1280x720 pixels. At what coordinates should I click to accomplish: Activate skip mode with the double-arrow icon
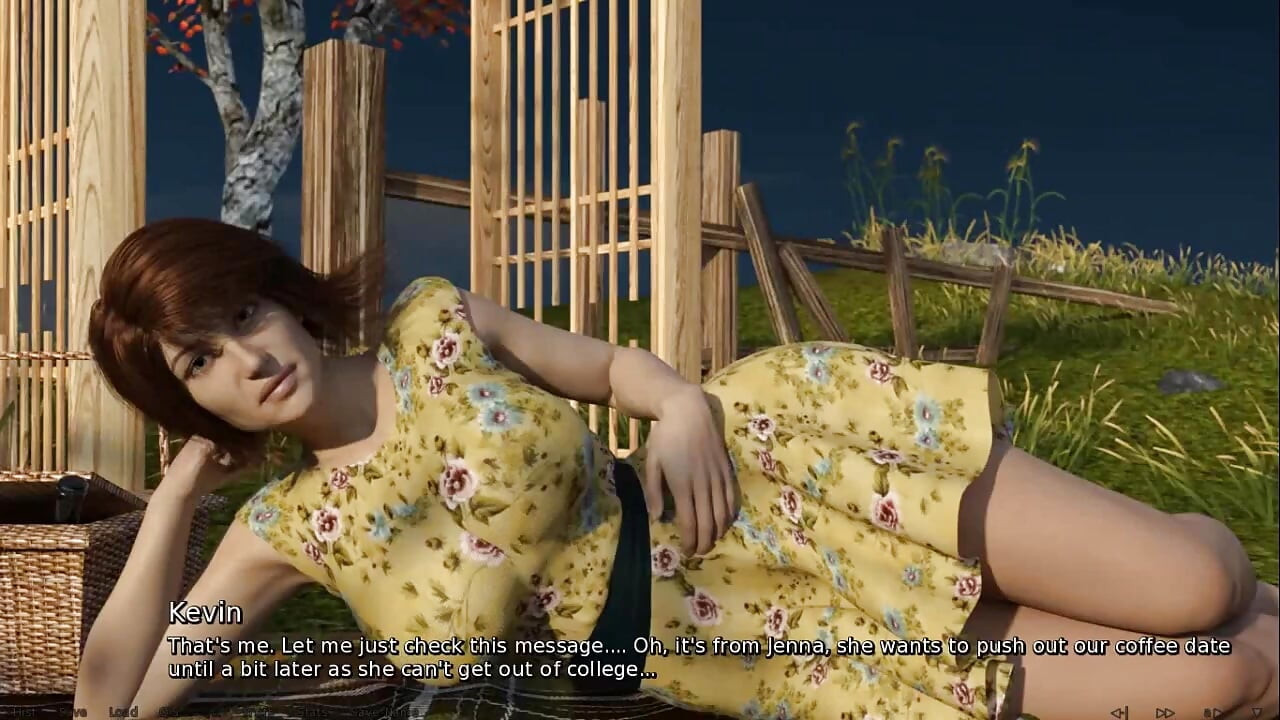coord(1163,711)
